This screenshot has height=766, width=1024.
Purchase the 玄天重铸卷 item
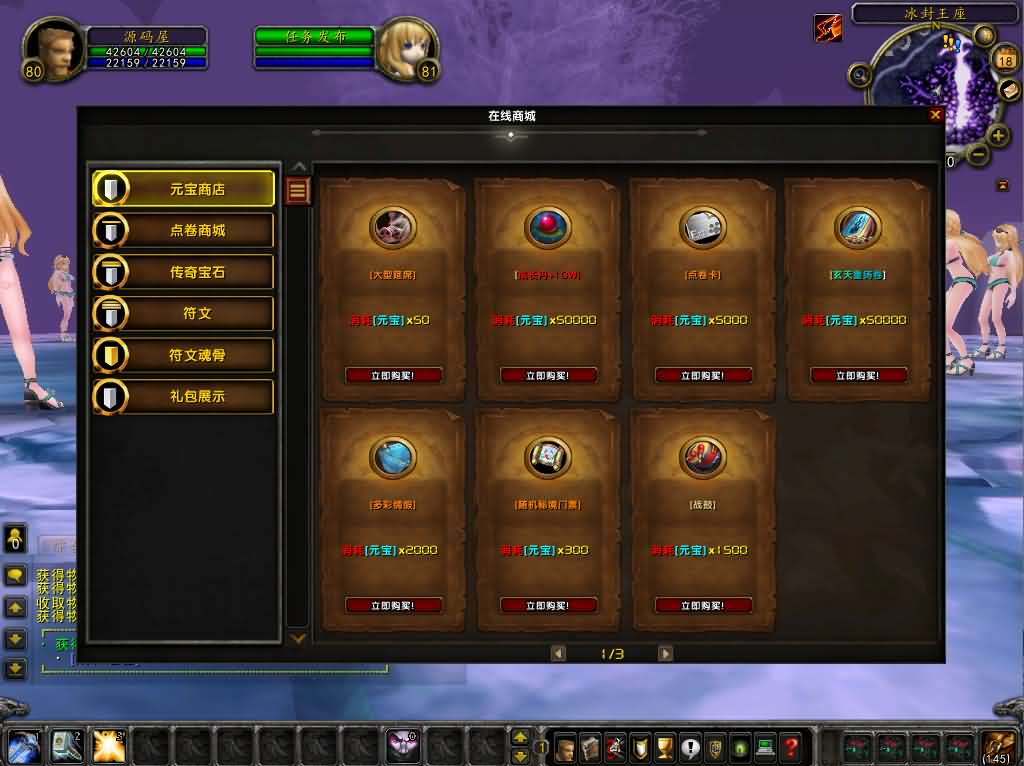[857, 376]
